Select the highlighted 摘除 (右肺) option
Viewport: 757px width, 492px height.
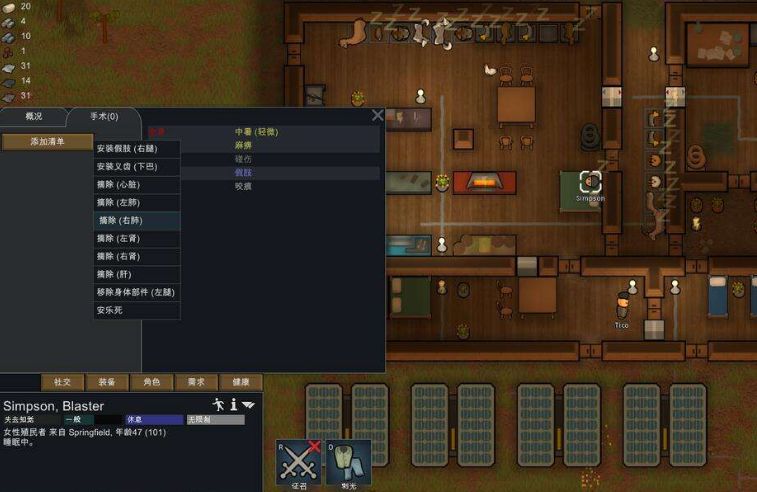click(120, 220)
